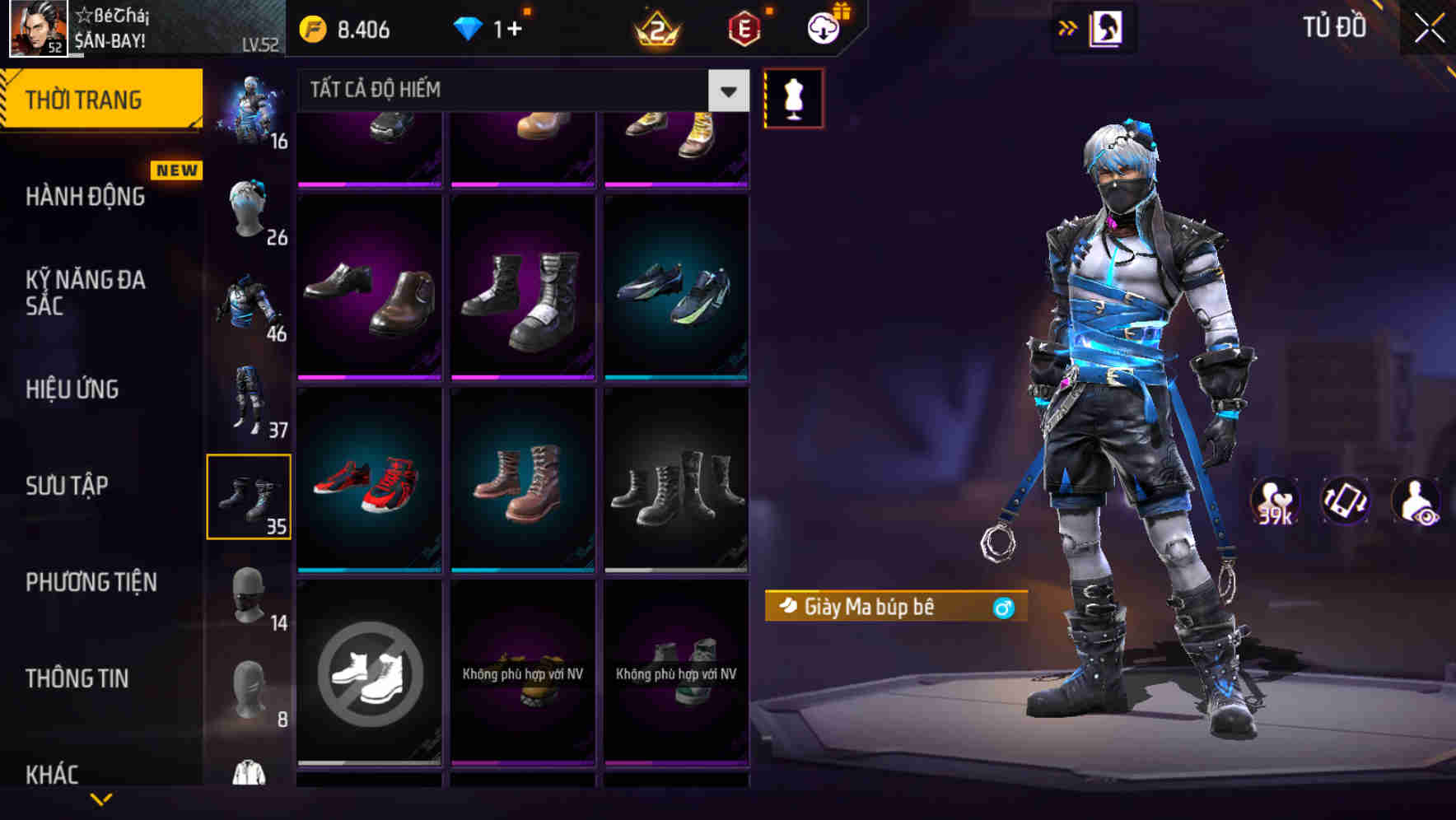Open the diamond top-up icon

468,27
